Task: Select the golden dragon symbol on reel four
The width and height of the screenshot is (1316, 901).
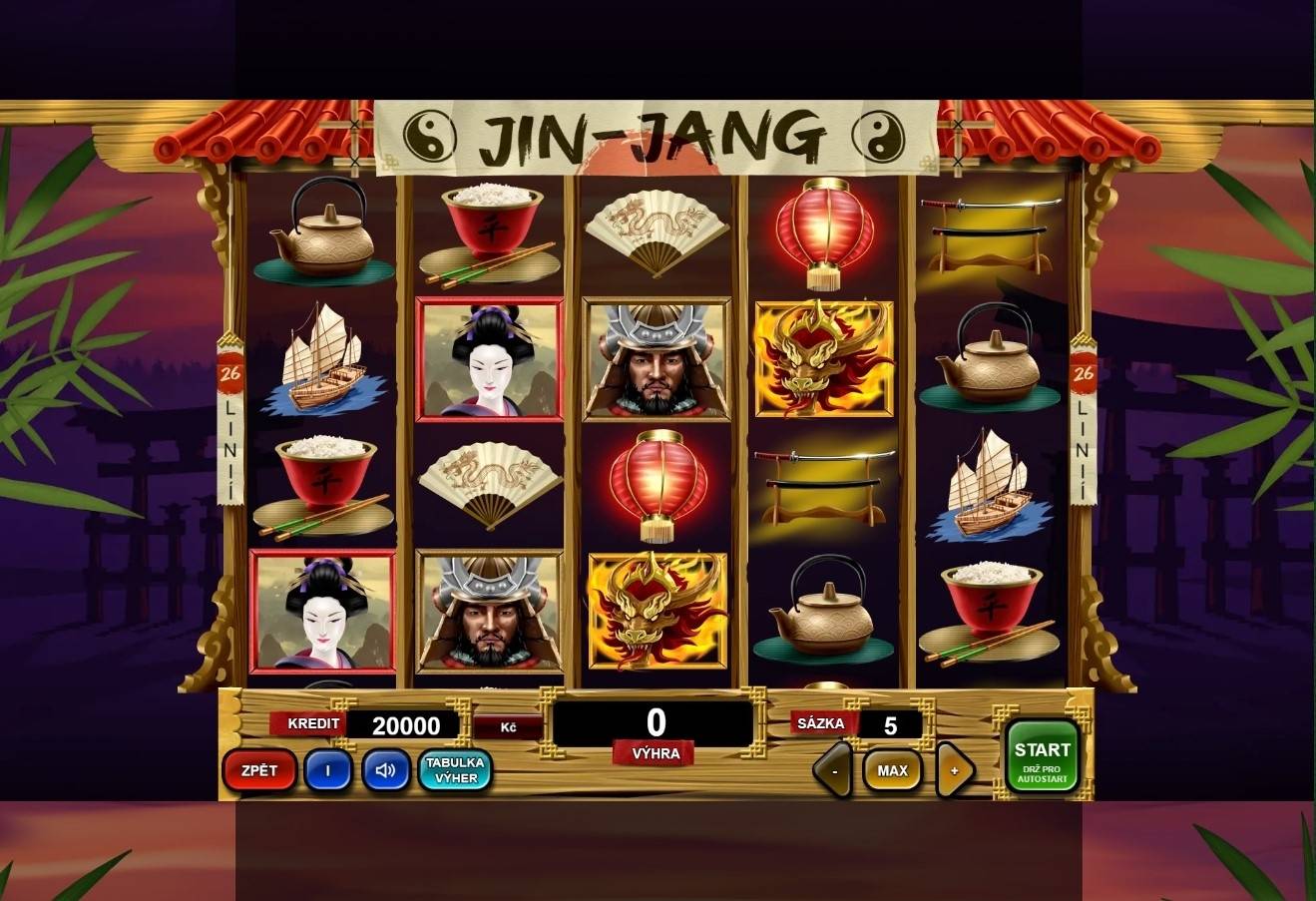Action: [826, 359]
